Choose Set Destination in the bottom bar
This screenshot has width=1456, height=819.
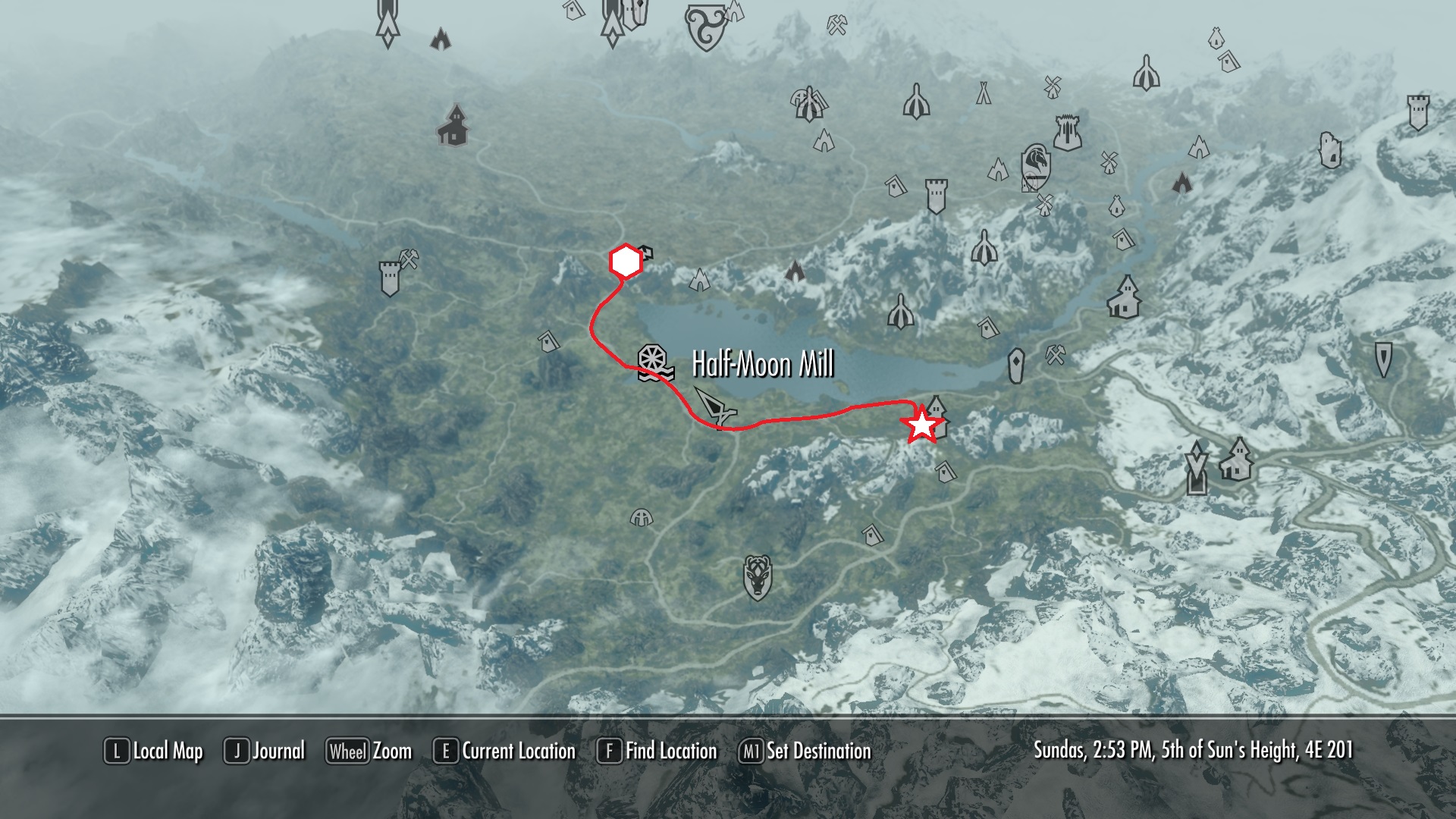[805, 752]
